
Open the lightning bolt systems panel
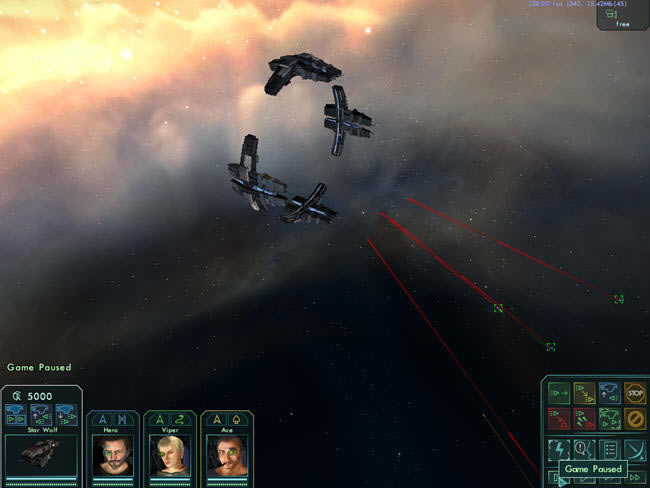click(x=559, y=448)
